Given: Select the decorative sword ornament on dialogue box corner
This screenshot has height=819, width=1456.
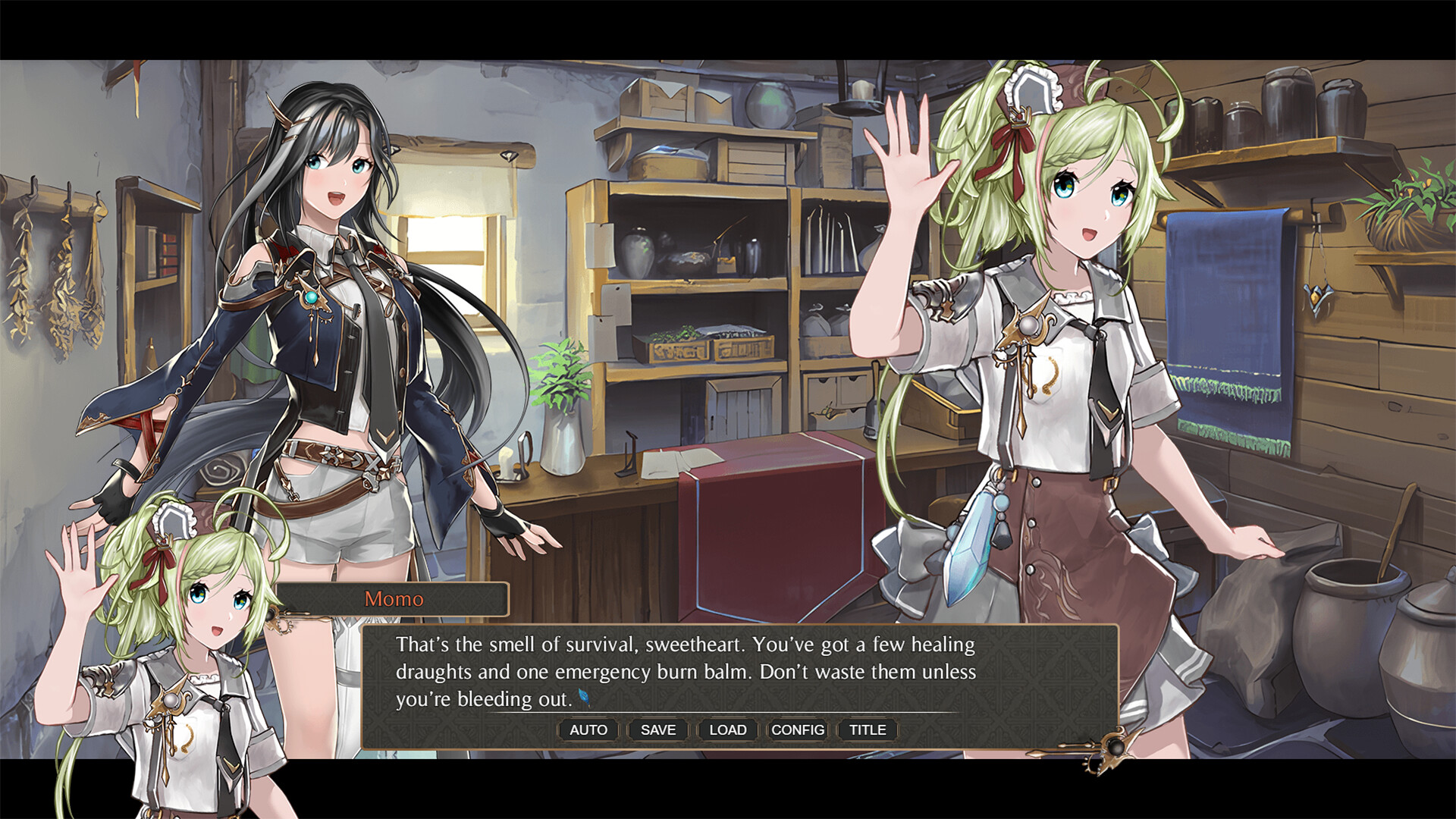Looking at the screenshot, I should (1116, 749).
